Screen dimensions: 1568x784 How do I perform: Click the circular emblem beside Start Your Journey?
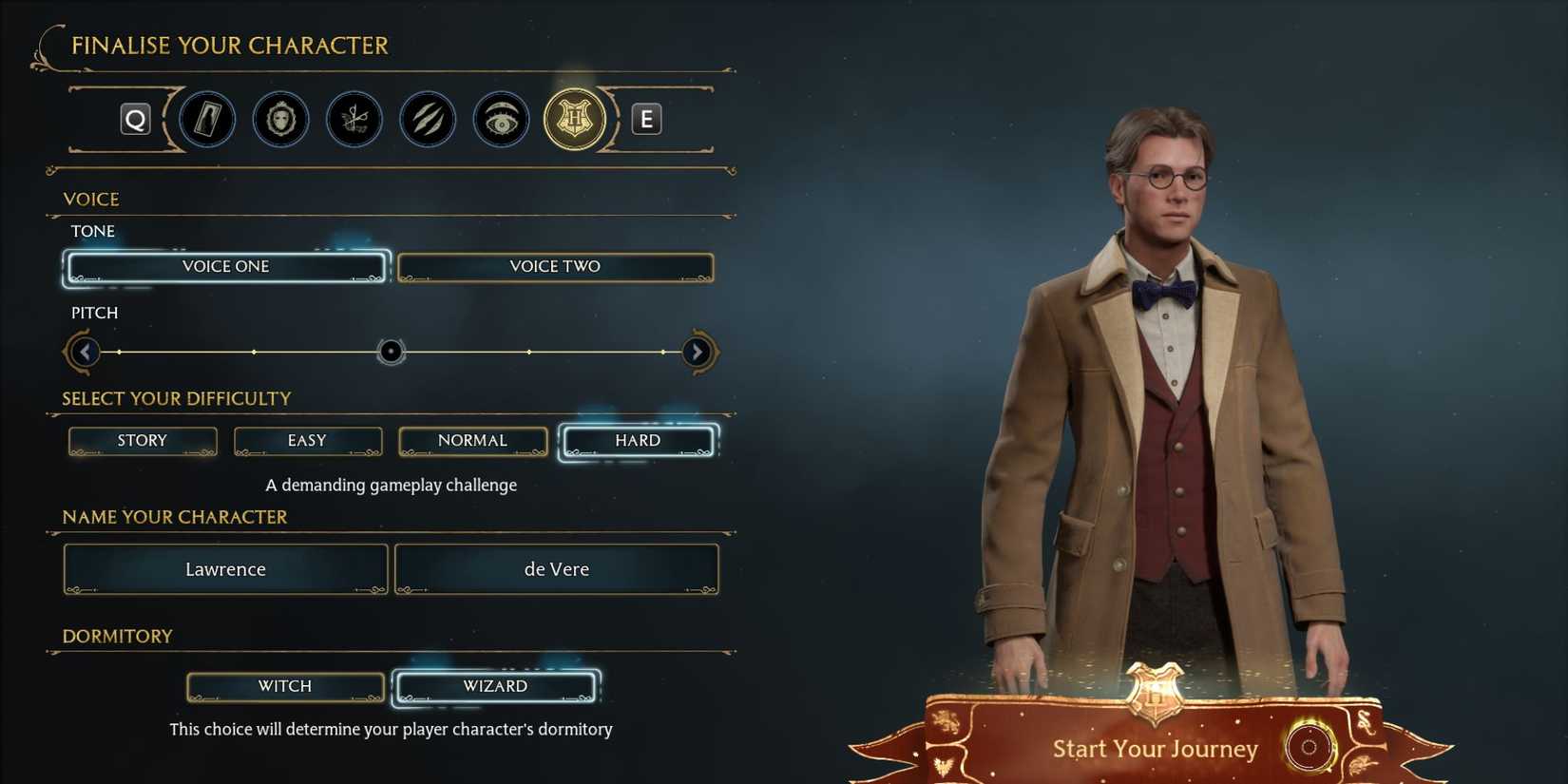click(x=1311, y=748)
